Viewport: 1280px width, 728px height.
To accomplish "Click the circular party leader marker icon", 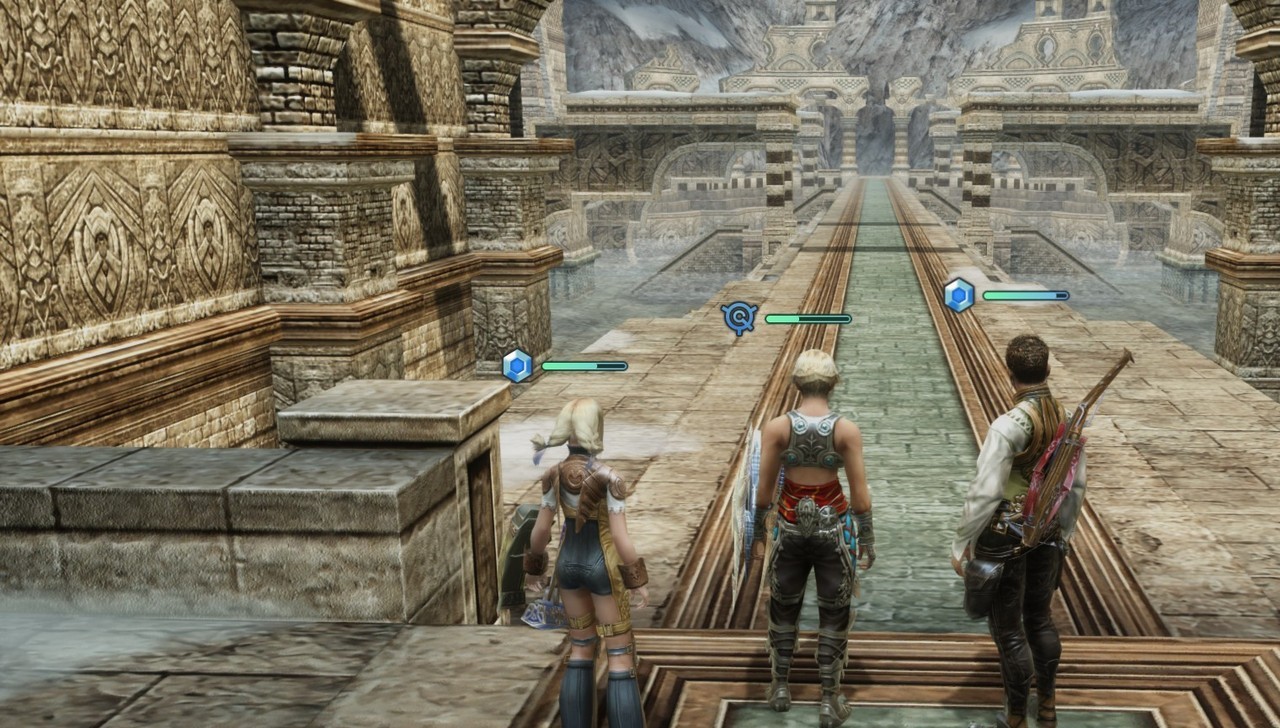I will [739, 318].
